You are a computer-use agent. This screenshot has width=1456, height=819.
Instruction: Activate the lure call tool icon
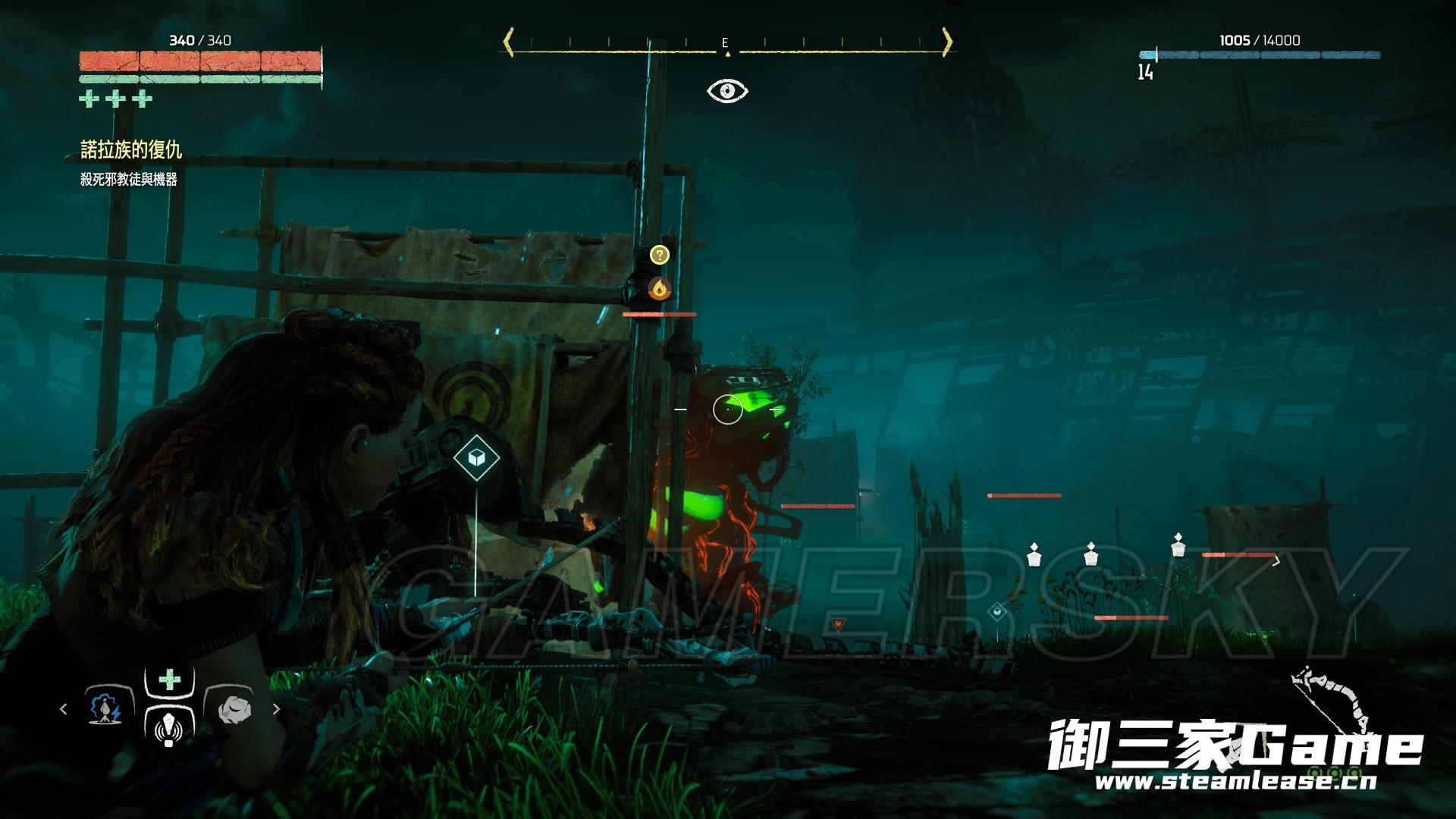tap(168, 730)
